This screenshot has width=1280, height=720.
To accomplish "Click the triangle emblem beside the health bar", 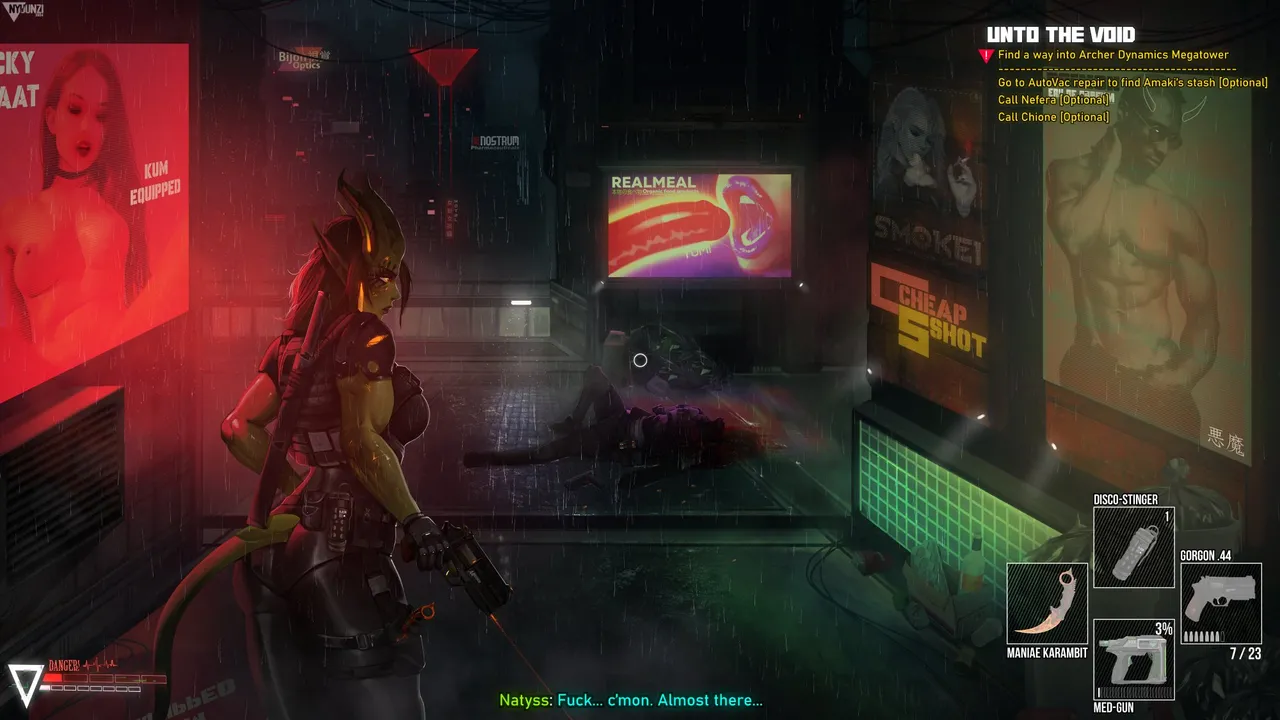I will (x=26, y=682).
